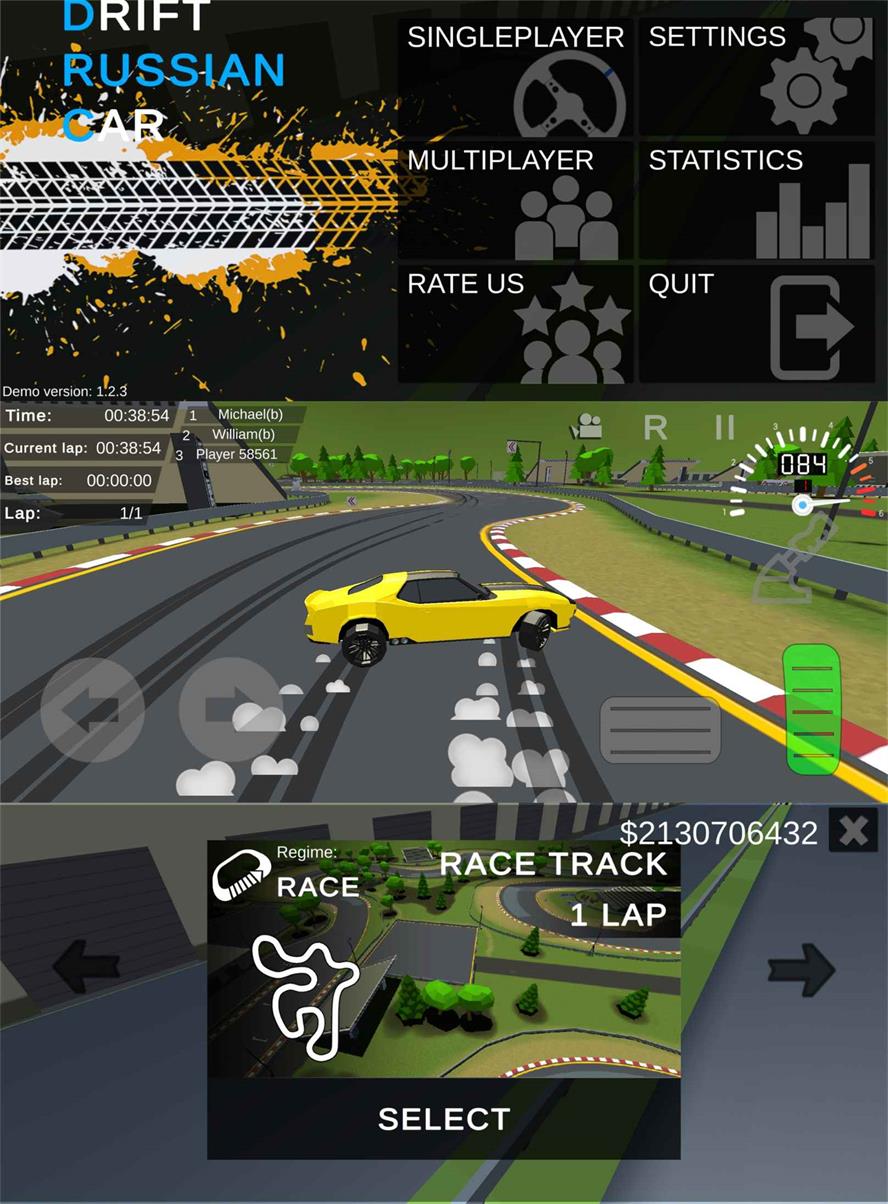
Task: Switch the camera view
Action: [587, 428]
